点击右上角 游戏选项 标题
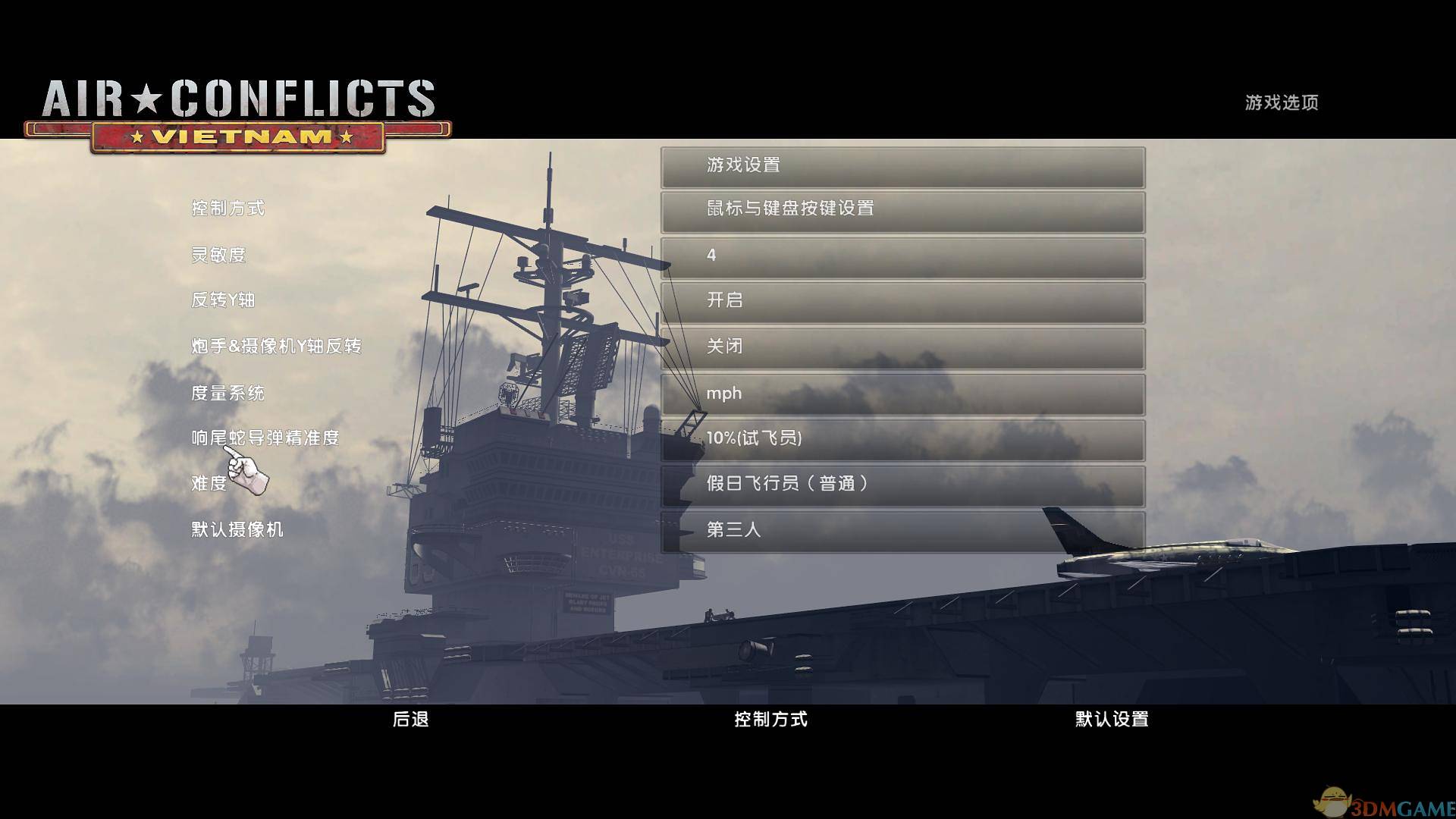The width and height of the screenshot is (1456, 819). pos(1280,102)
